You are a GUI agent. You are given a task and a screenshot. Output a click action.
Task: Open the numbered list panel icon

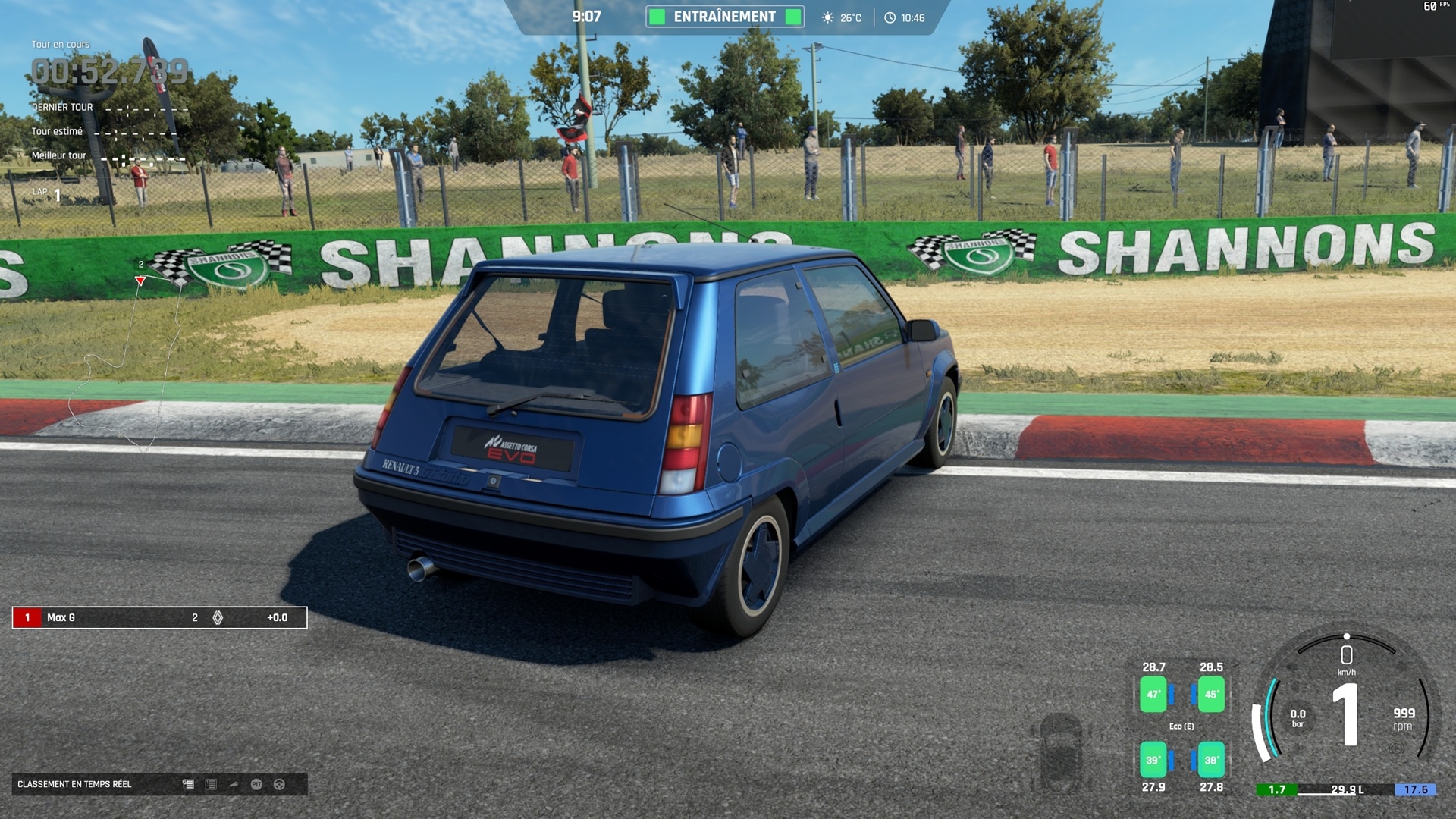[211, 784]
